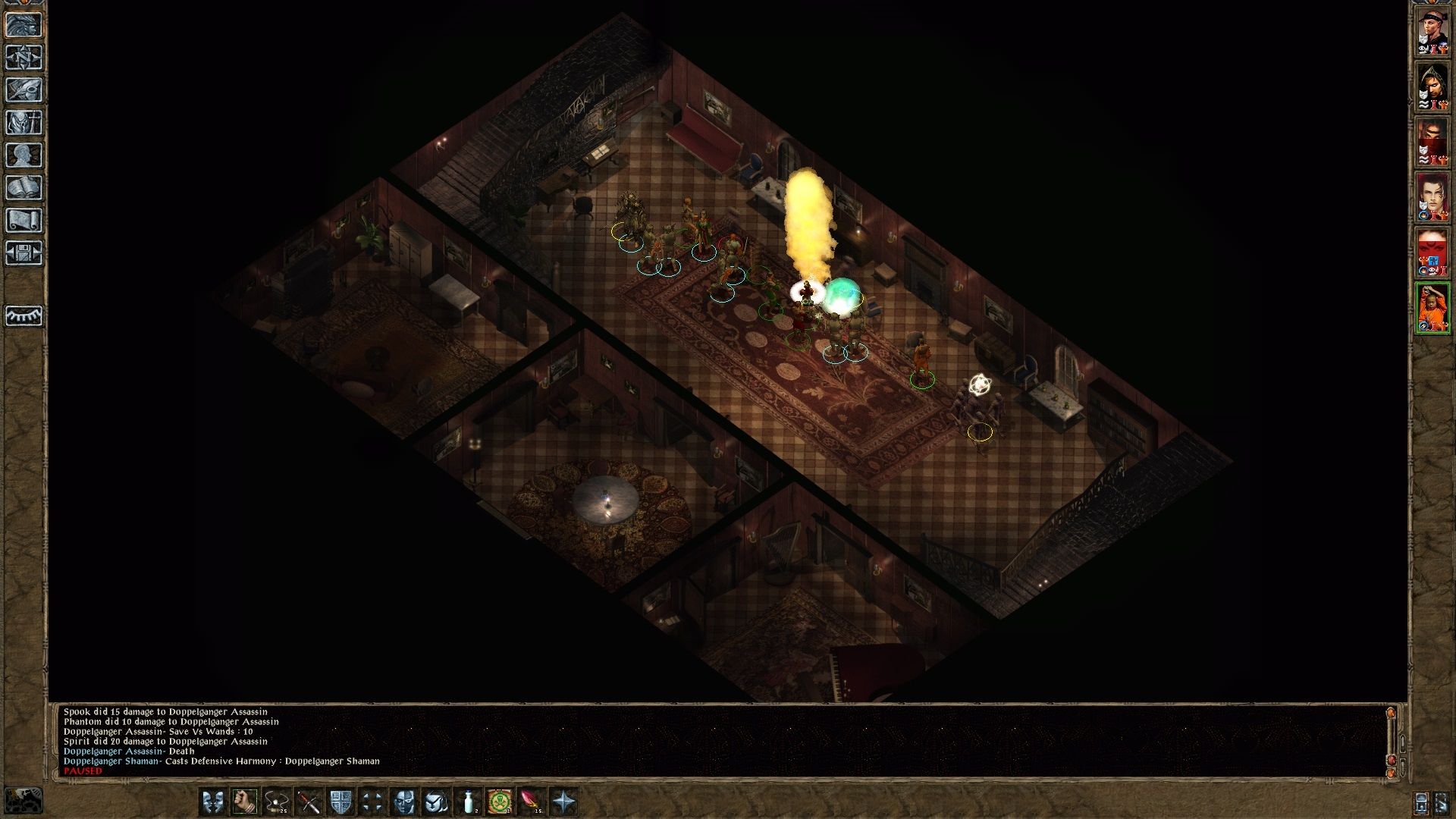Viewport: 1456px width, 819px height.
Task: Open the area map with the compass button
Action: click(x=24, y=58)
